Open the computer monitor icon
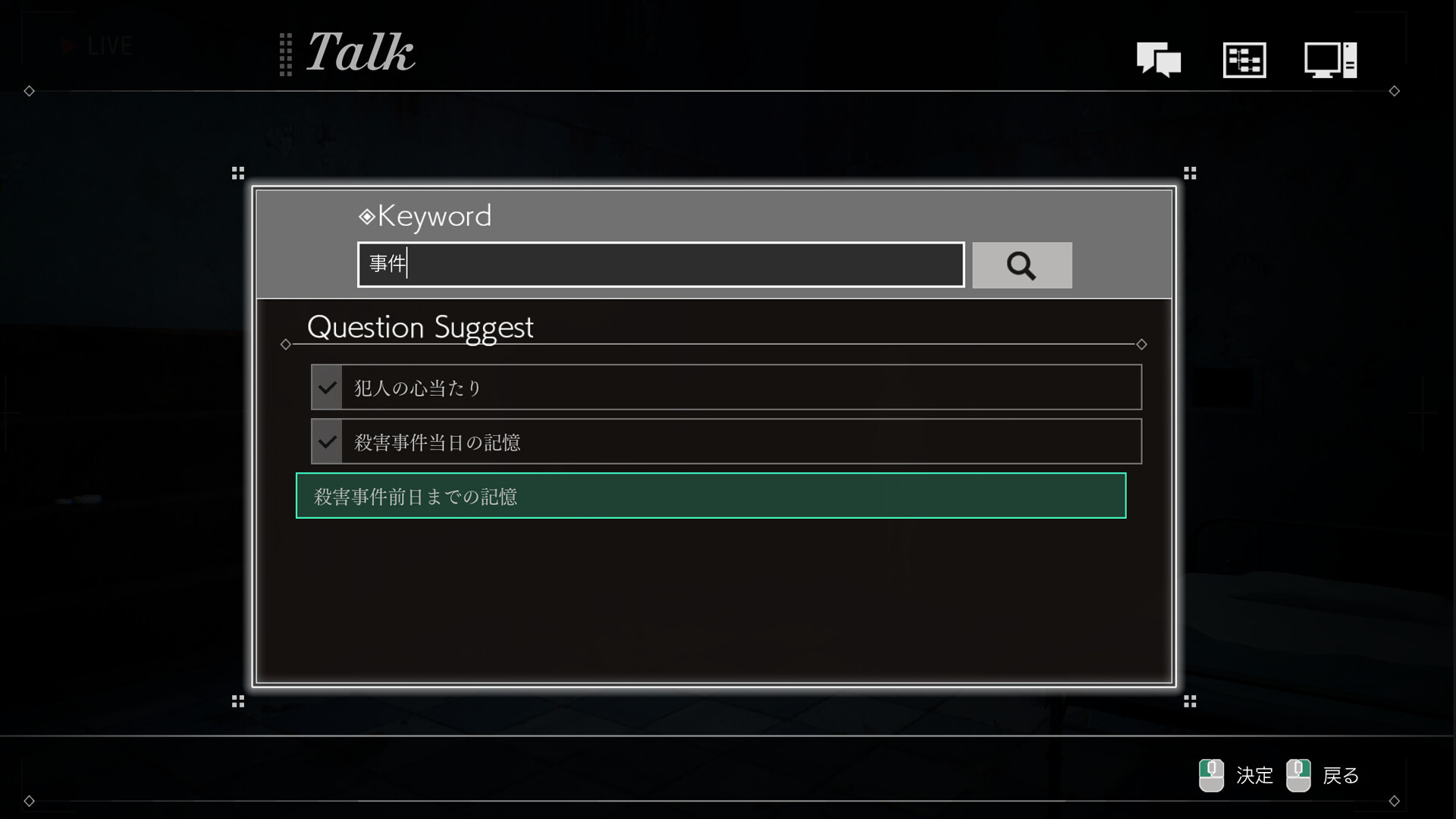The width and height of the screenshot is (1456, 819). coord(1329,58)
